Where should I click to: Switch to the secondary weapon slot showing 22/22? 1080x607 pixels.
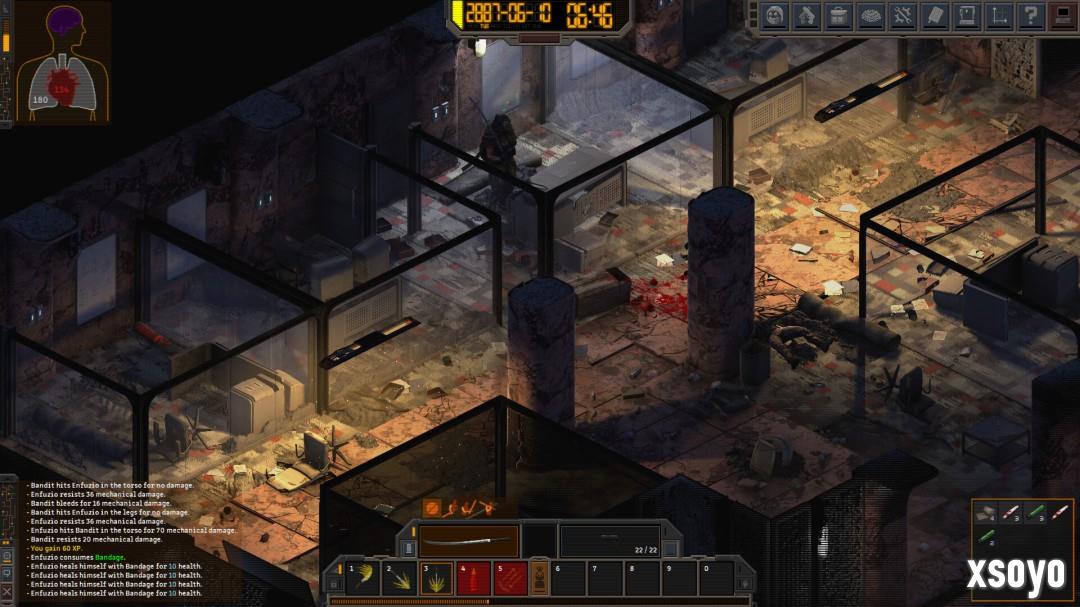(609, 541)
